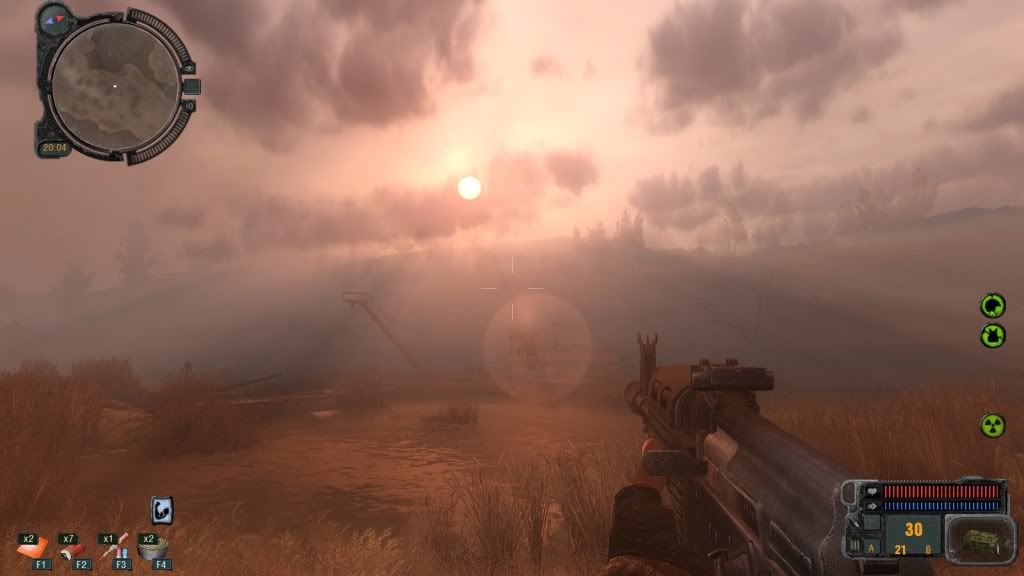Select the sausage food quick slot
1024x576 pixels.
[73, 546]
